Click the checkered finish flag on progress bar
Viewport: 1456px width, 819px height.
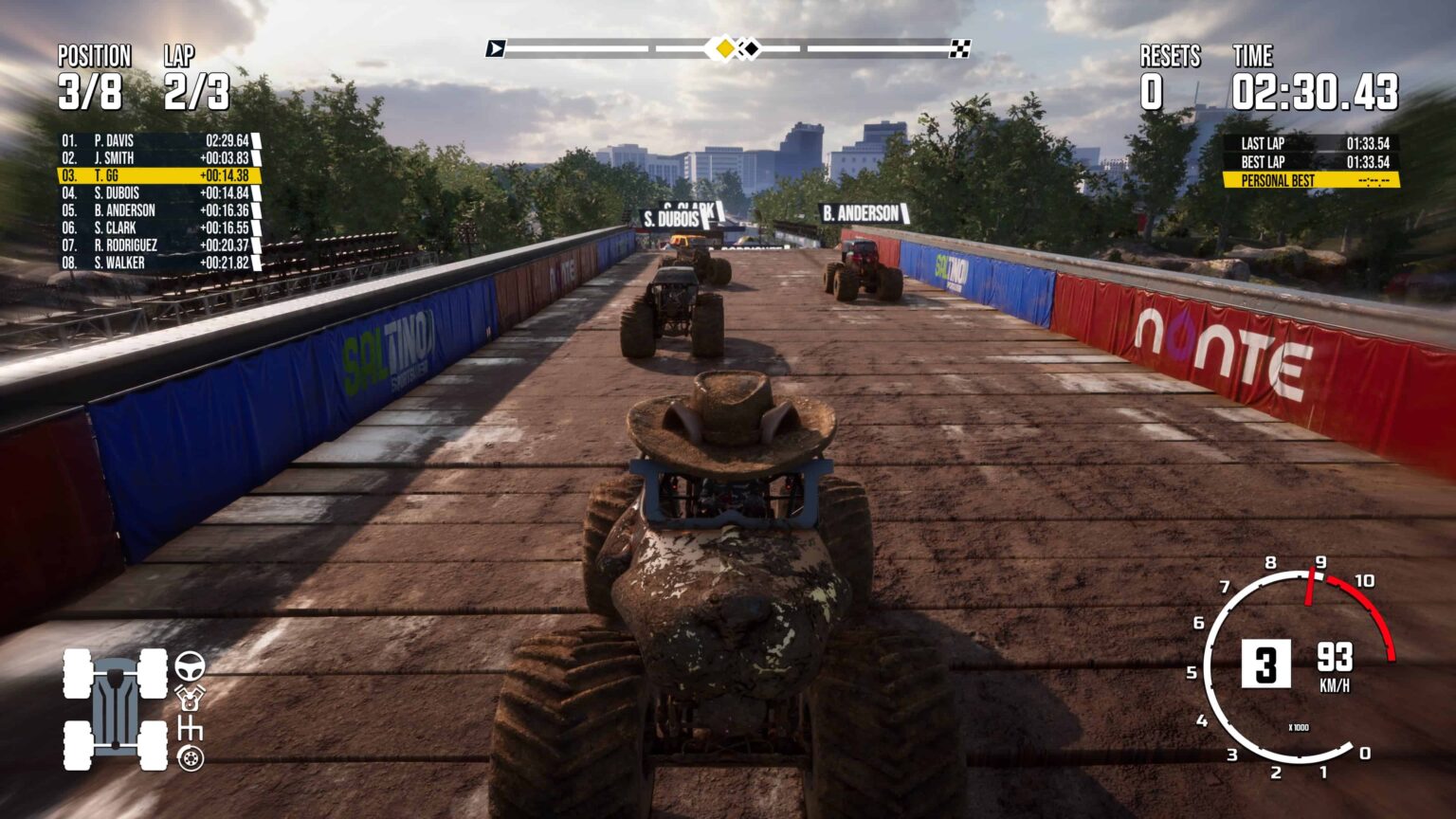tap(959, 48)
